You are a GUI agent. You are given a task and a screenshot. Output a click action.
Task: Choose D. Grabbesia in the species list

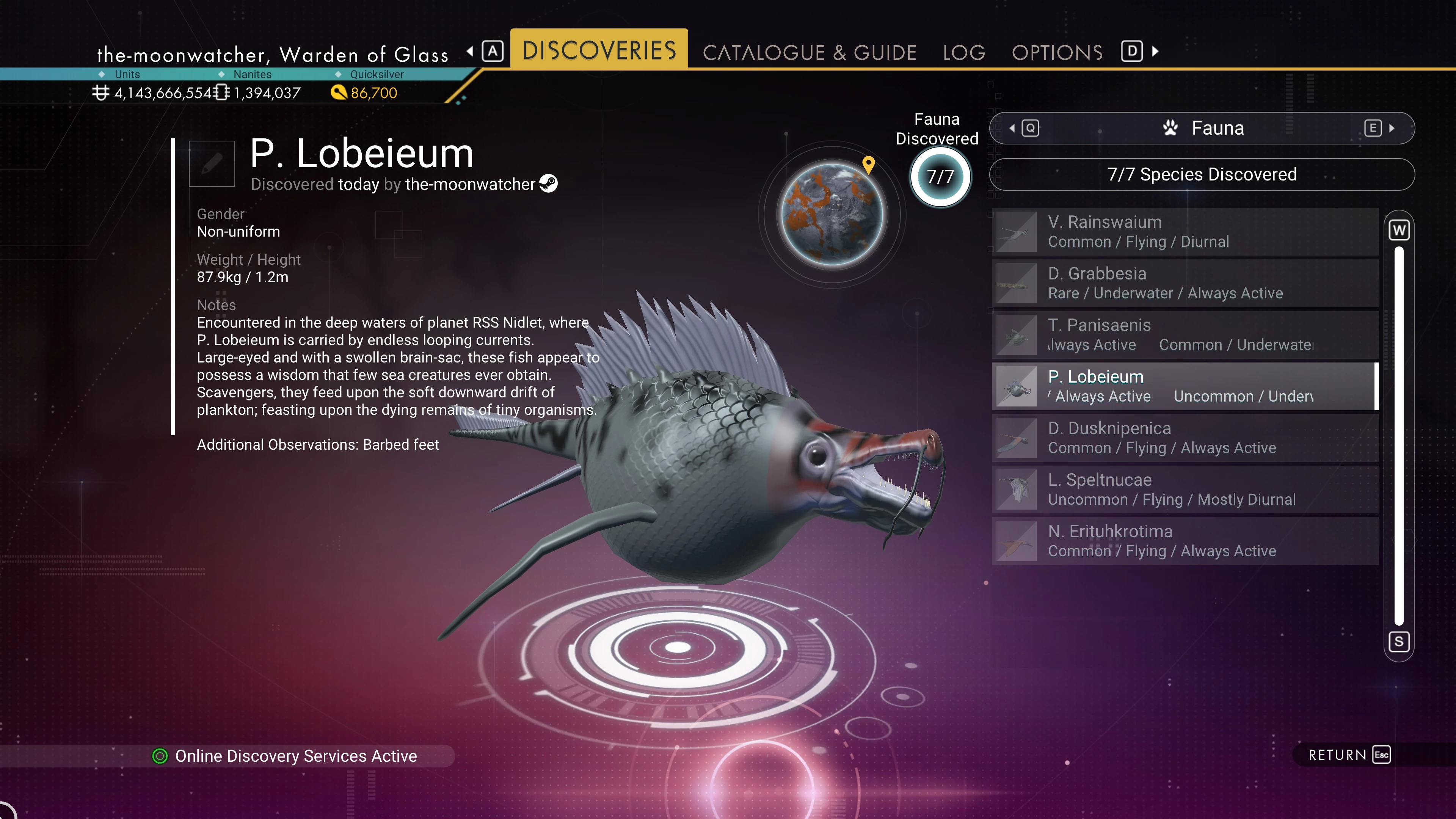coord(1185,283)
